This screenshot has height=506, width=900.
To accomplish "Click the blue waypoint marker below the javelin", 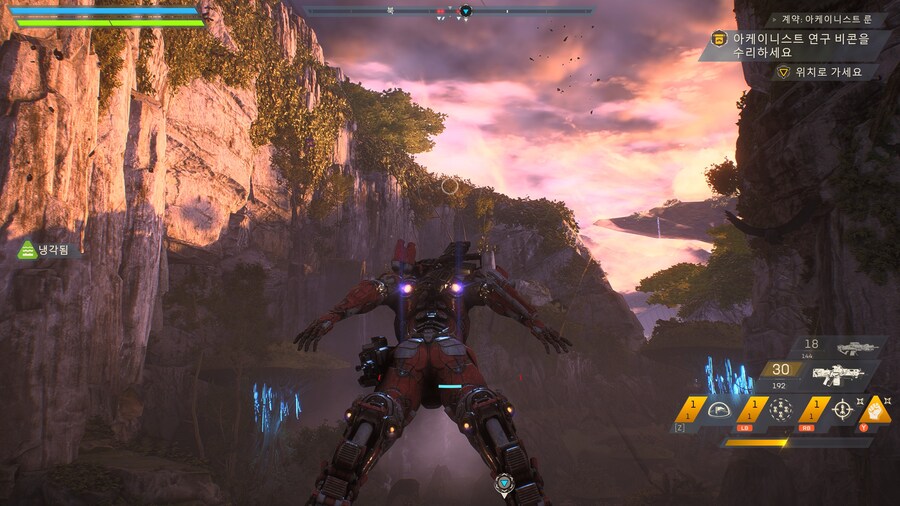I will point(504,482).
